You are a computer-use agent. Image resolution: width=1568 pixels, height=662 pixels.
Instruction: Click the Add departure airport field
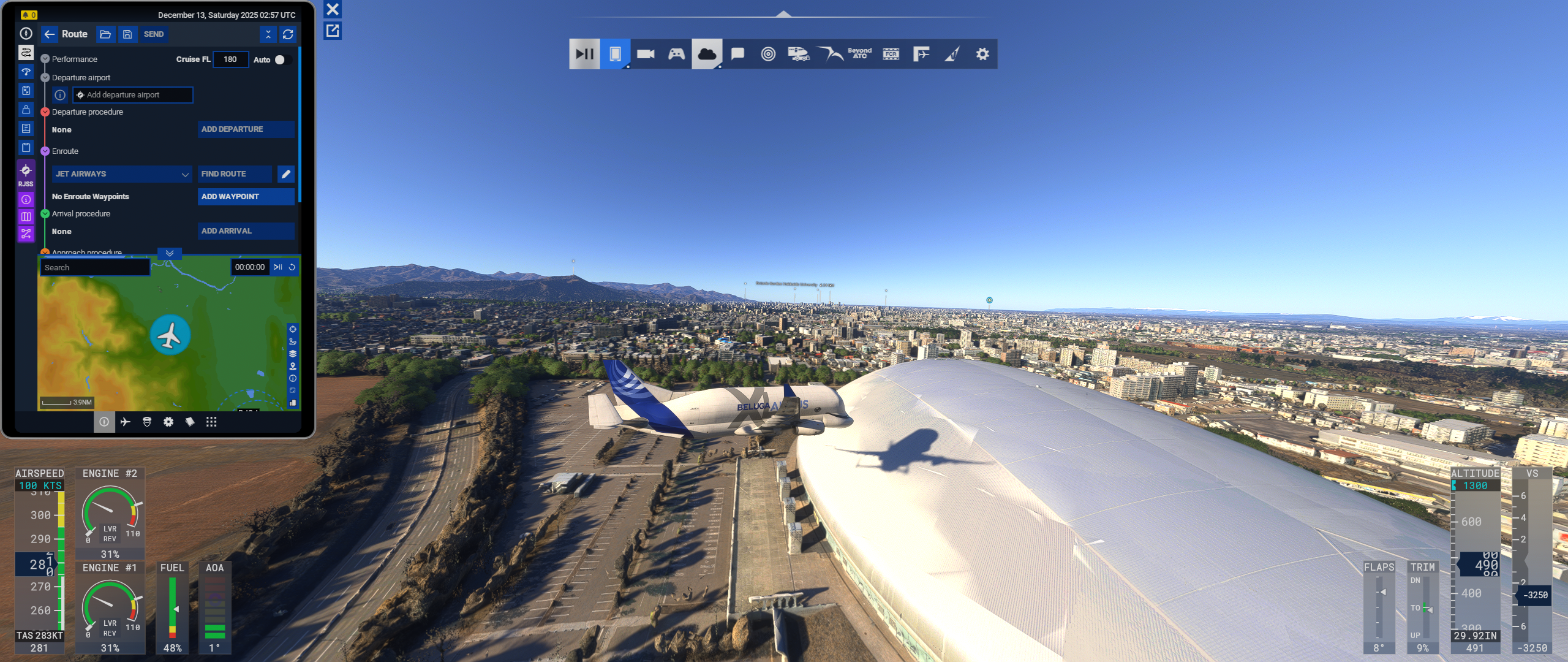(x=132, y=95)
